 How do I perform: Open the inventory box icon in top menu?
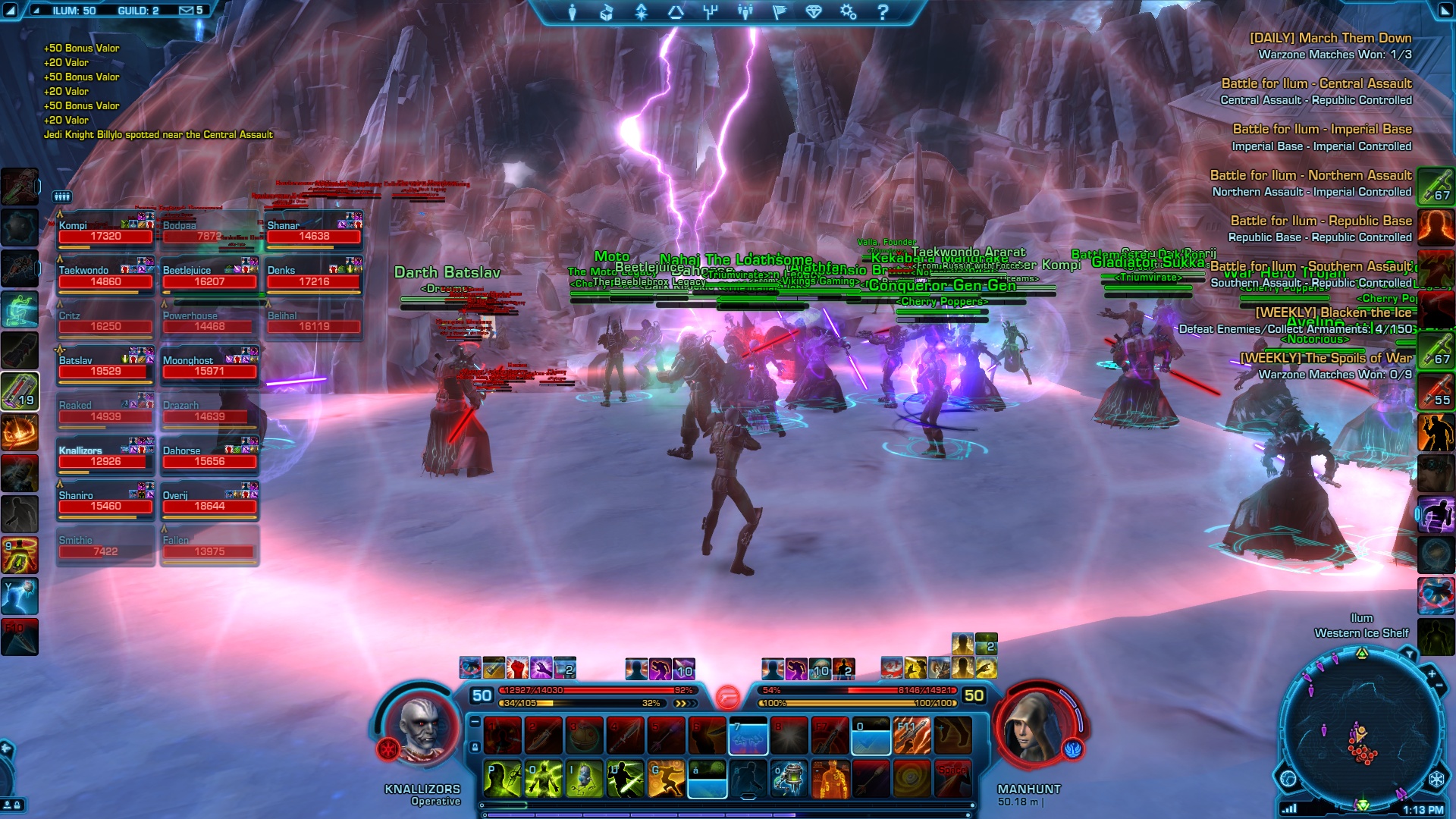click(606, 12)
